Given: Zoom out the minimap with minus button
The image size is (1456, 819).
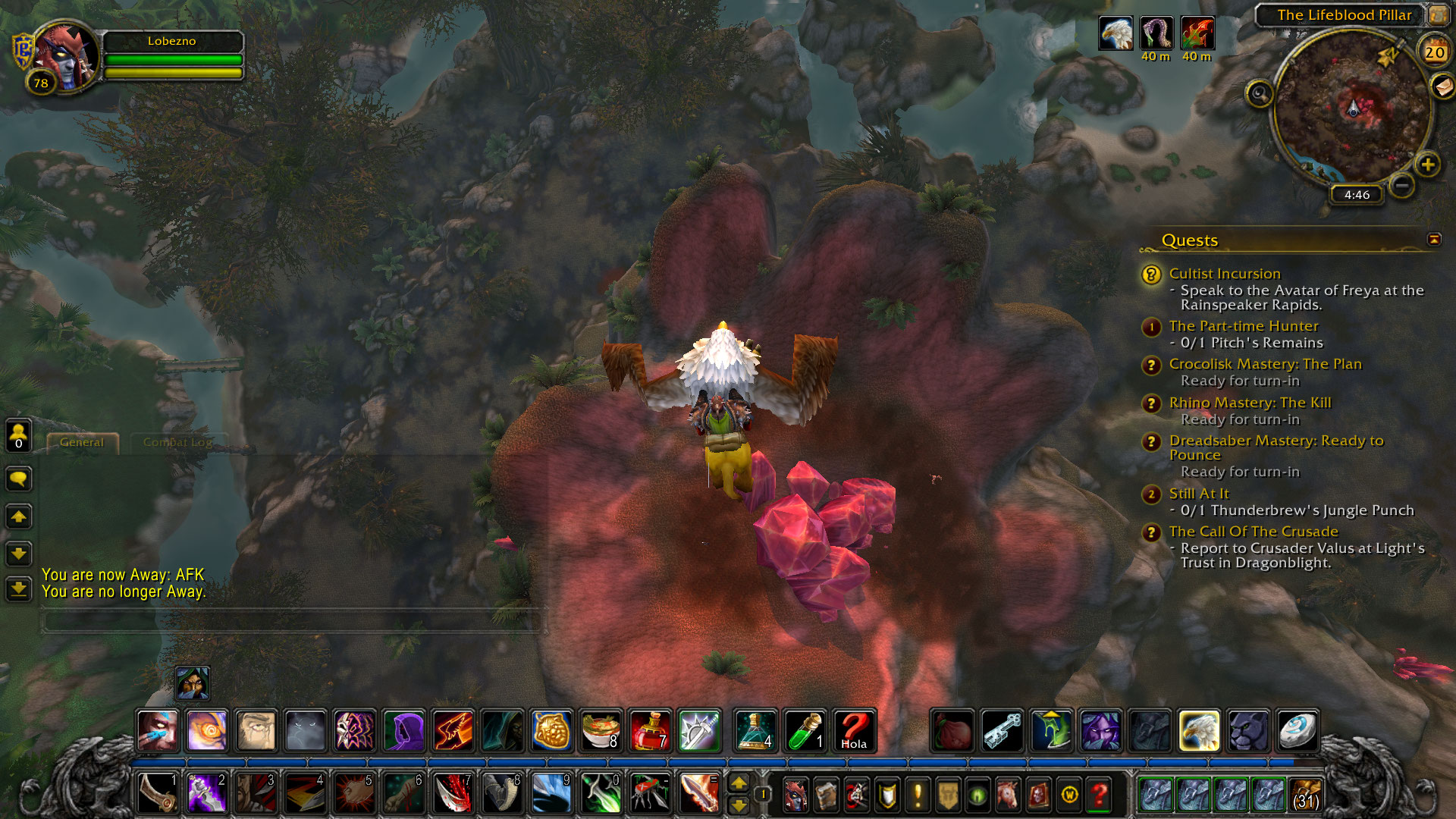Looking at the screenshot, I should 1402,184.
